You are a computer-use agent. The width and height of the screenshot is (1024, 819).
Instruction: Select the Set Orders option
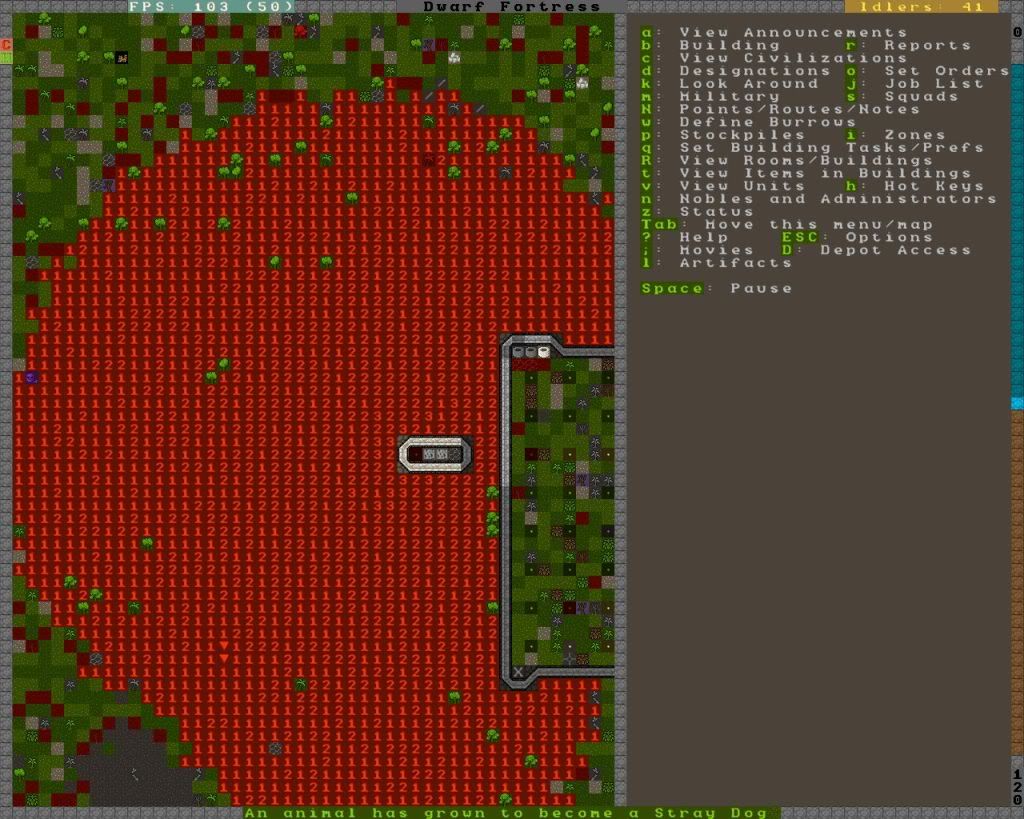click(946, 71)
